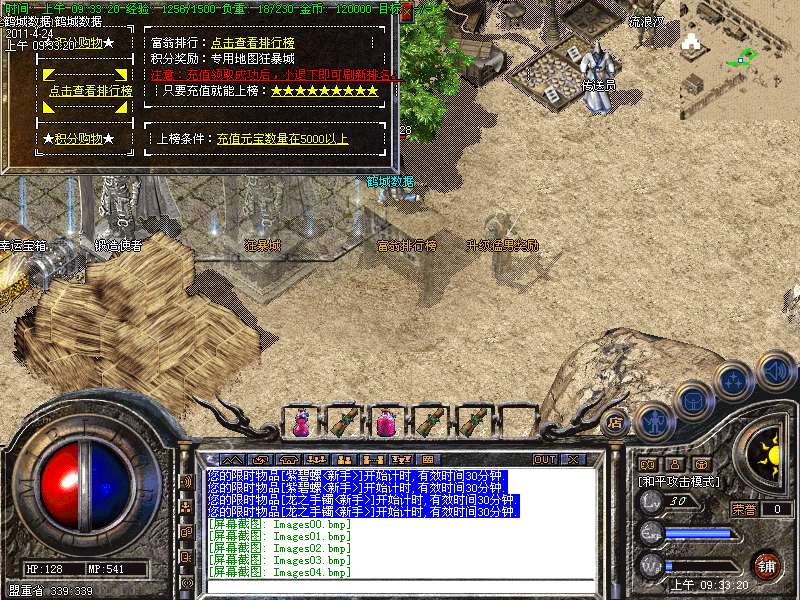800x600 pixels.
Task: Click the 荣誉 honor label
Action: pyautogui.click(x=744, y=509)
